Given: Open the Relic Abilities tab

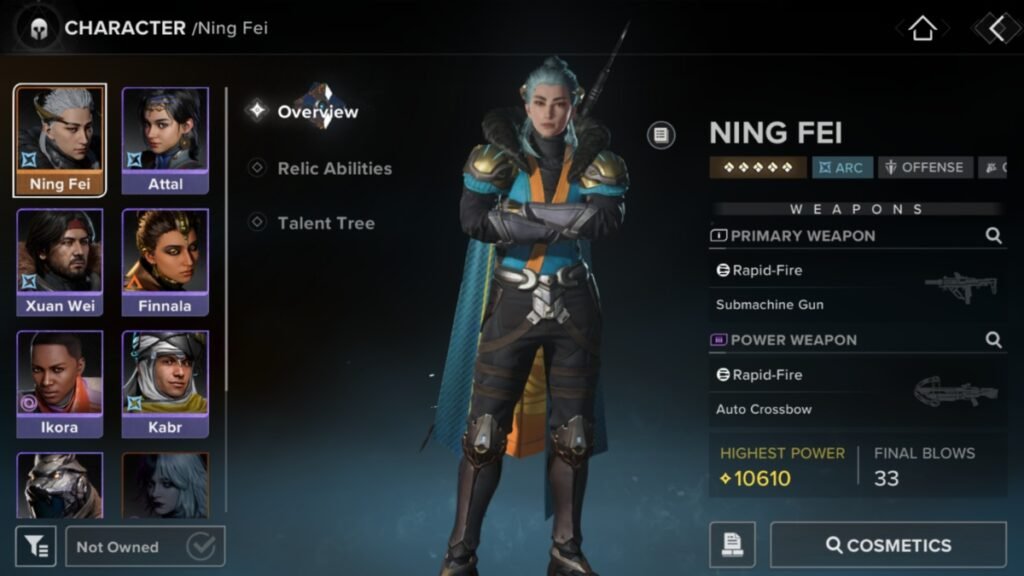Looking at the screenshot, I should coord(334,168).
